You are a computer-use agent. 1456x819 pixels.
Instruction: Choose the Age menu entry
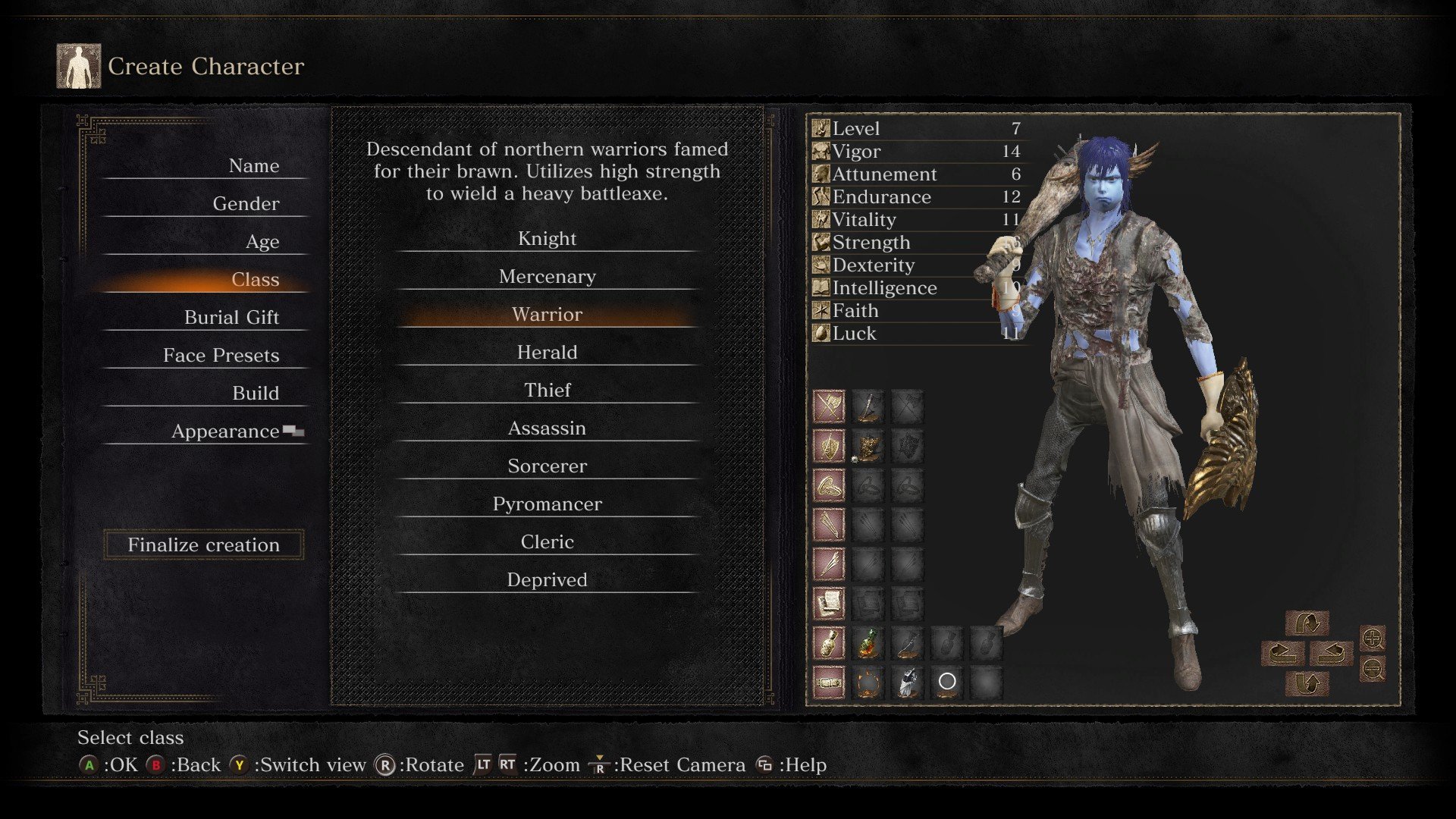[x=262, y=242]
